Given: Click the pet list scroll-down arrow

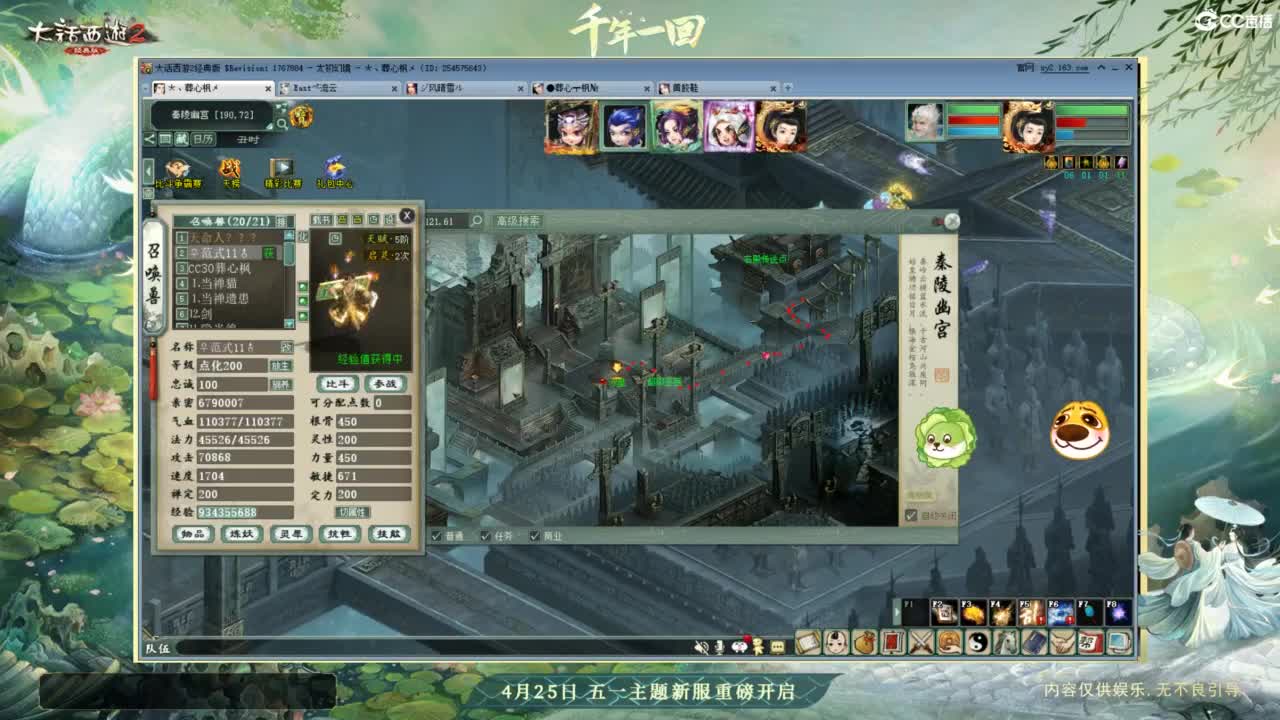Looking at the screenshot, I should [x=289, y=323].
